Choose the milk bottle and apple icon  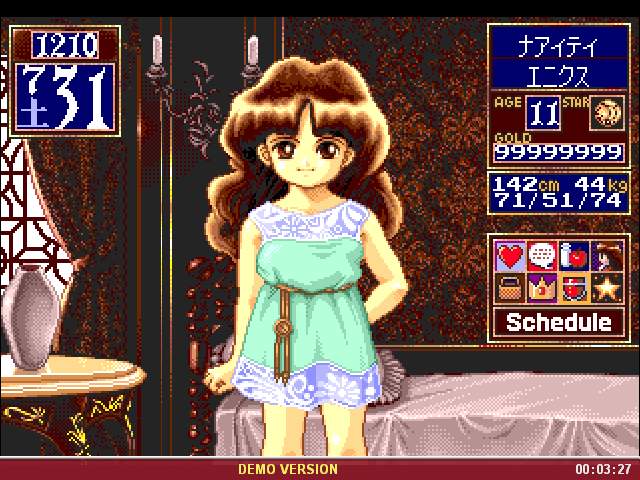point(573,257)
